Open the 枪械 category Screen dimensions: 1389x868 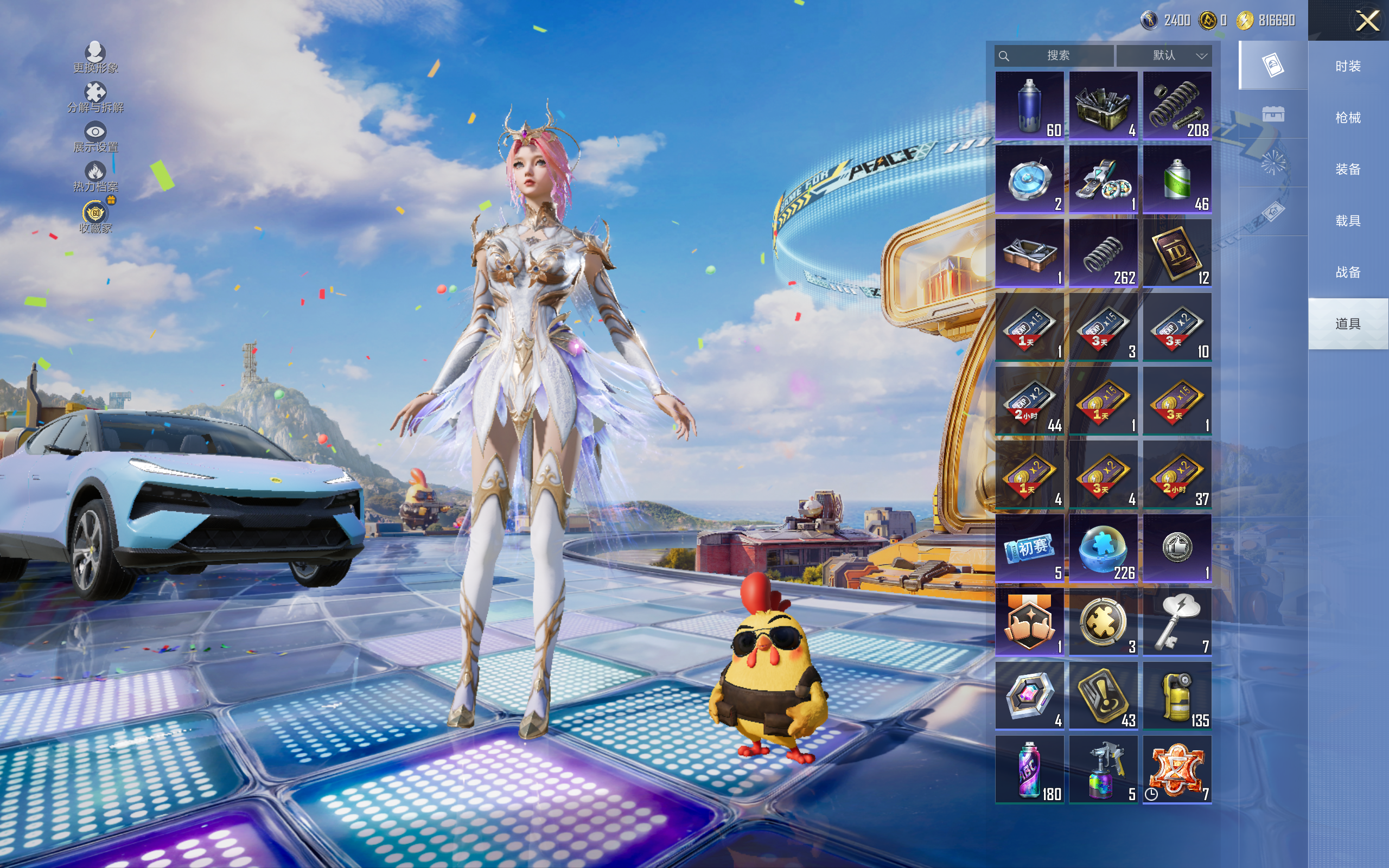1348,118
